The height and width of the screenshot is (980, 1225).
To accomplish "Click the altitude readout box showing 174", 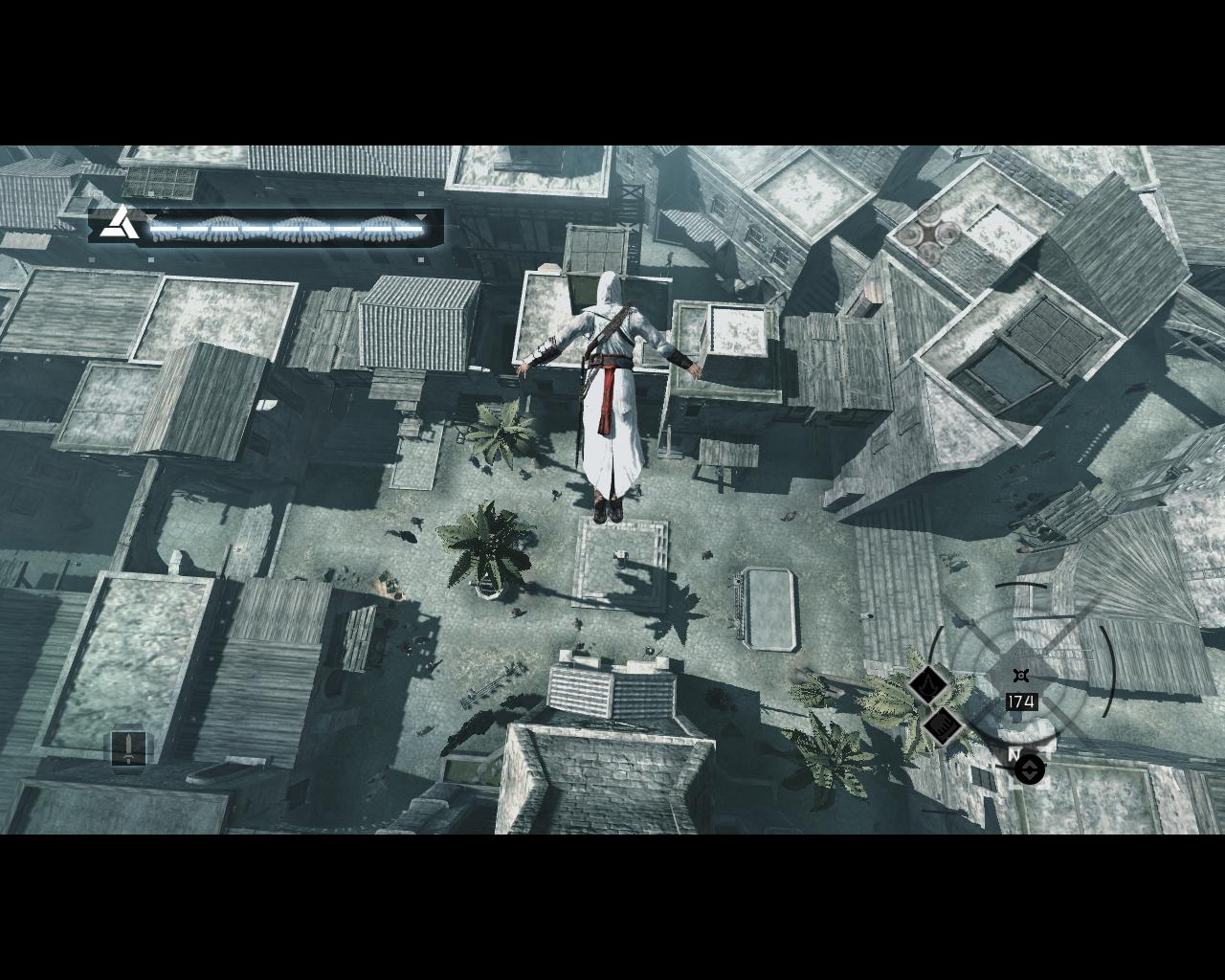I will [1020, 701].
